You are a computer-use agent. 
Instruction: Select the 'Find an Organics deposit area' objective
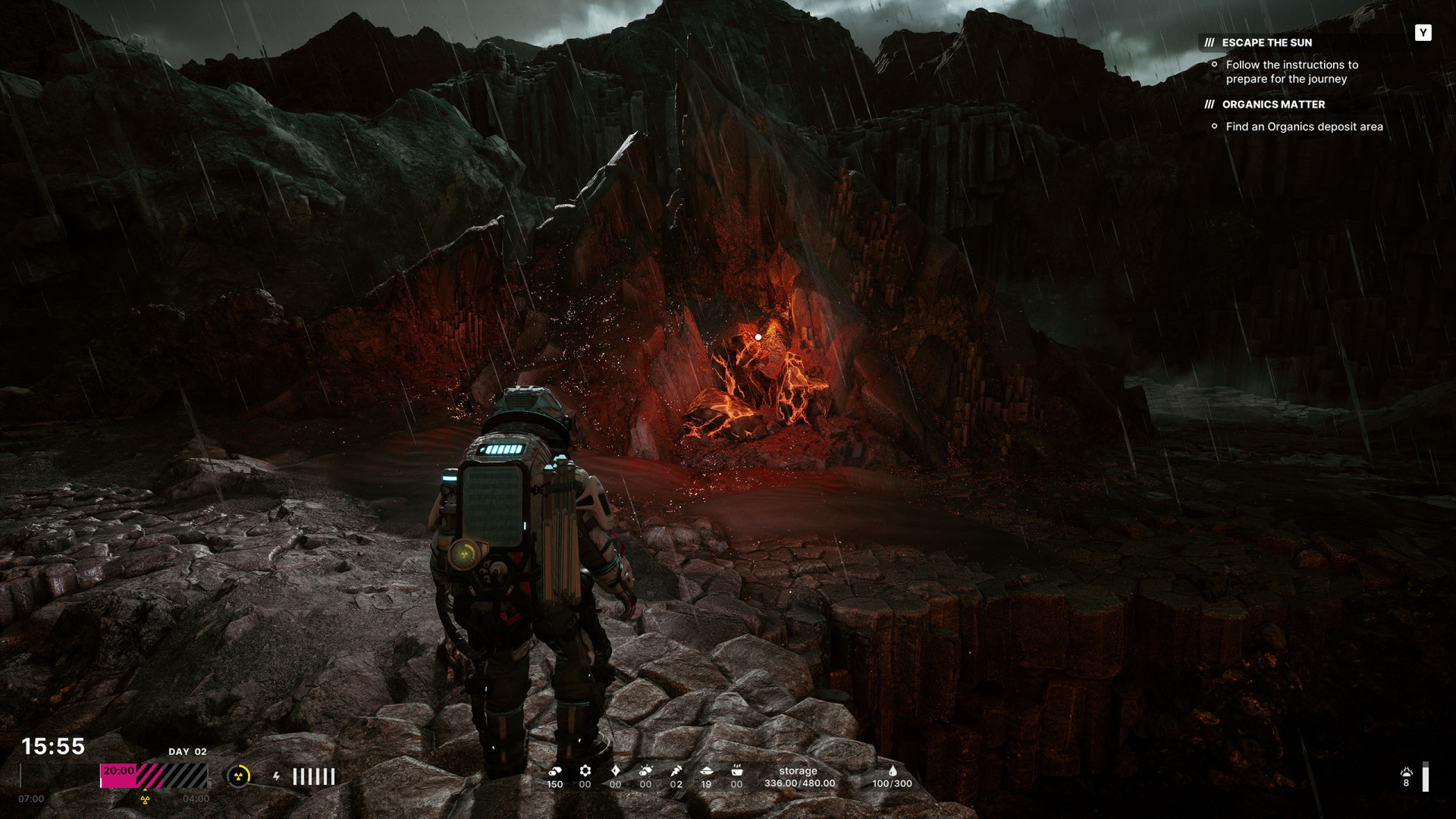1304,127
